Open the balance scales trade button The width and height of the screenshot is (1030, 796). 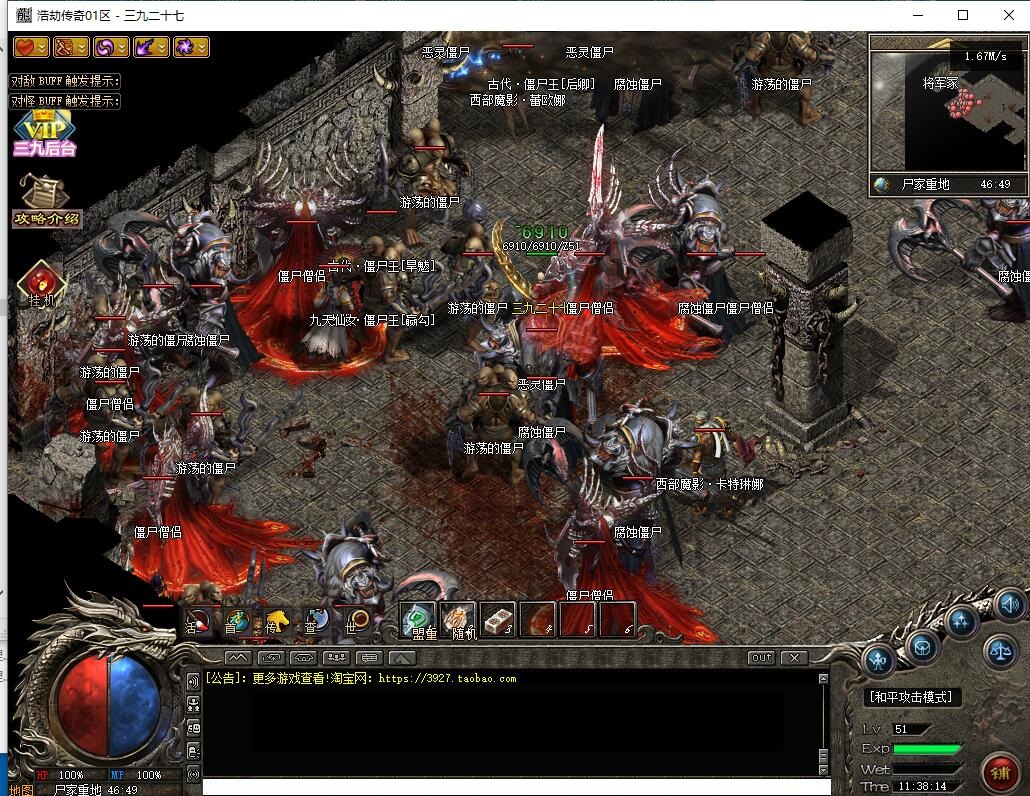coord(1000,650)
